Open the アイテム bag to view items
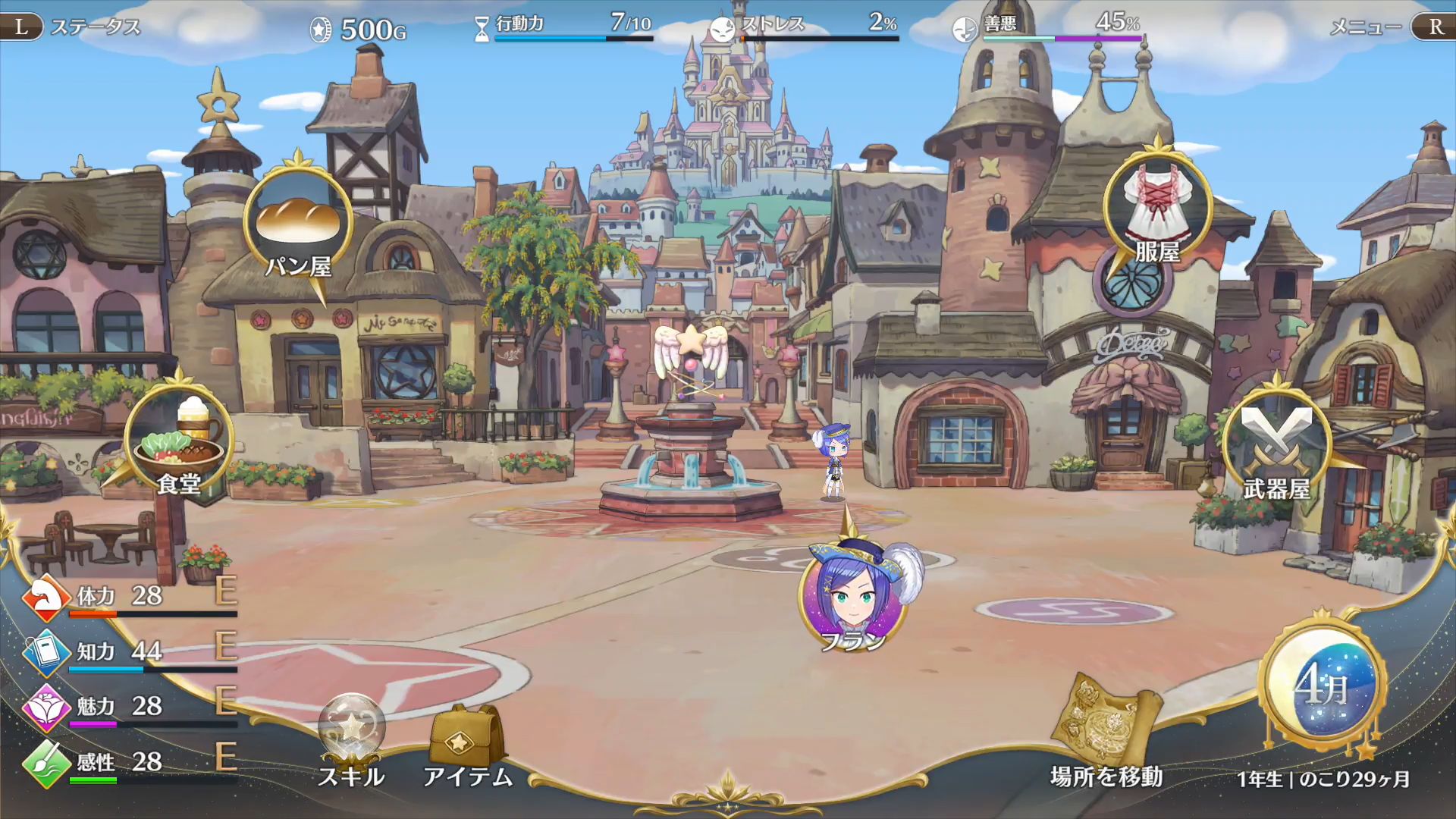 [x=464, y=732]
